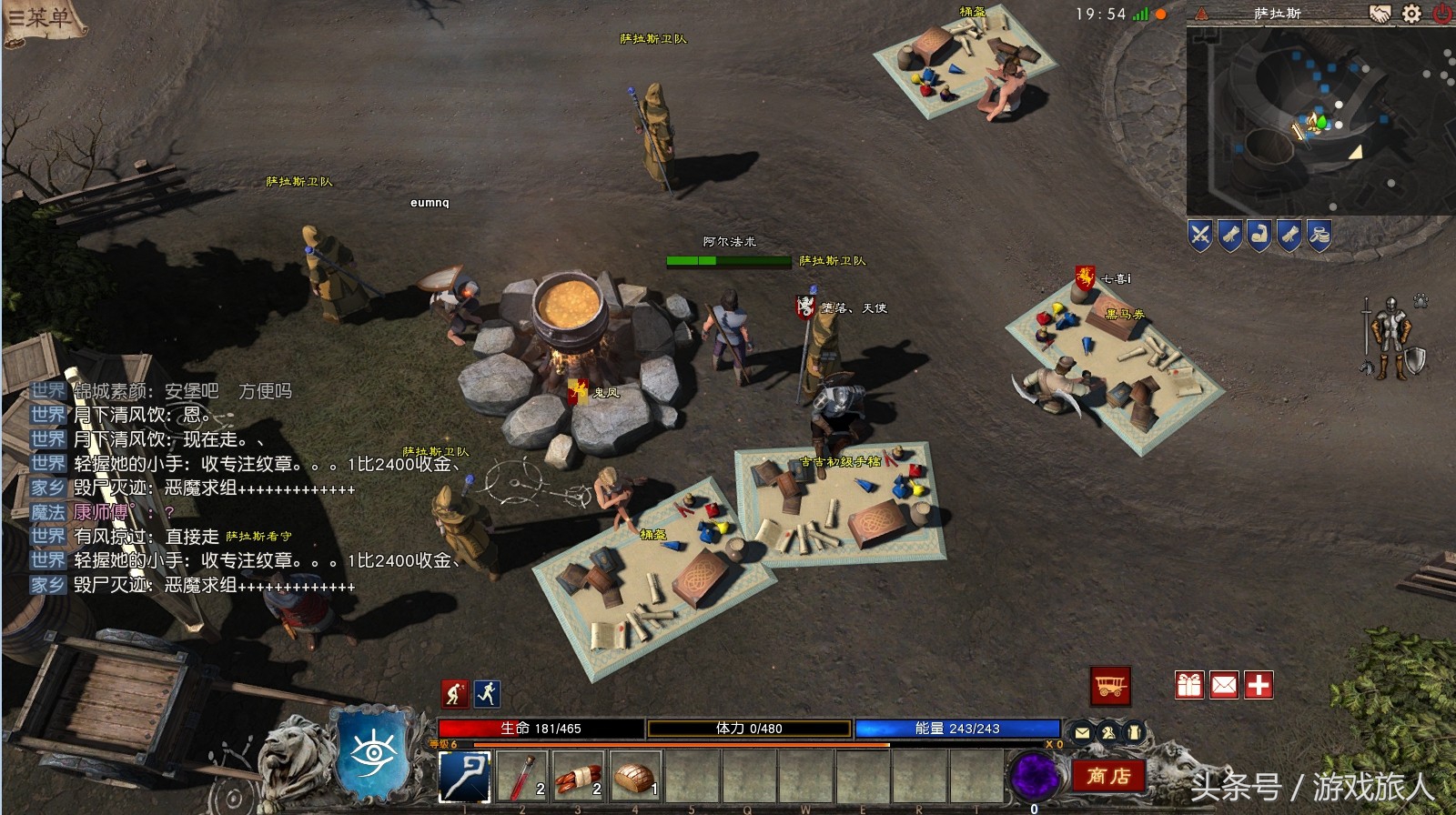1456x815 pixels.
Task: Click the 萨拉斯 town minimap
Action: (x=1319, y=123)
